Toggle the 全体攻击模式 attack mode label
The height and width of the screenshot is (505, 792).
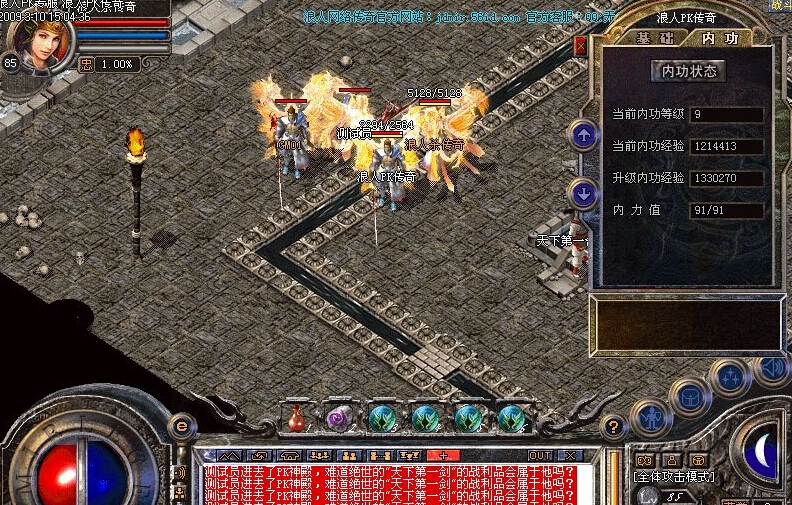click(674, 477)
